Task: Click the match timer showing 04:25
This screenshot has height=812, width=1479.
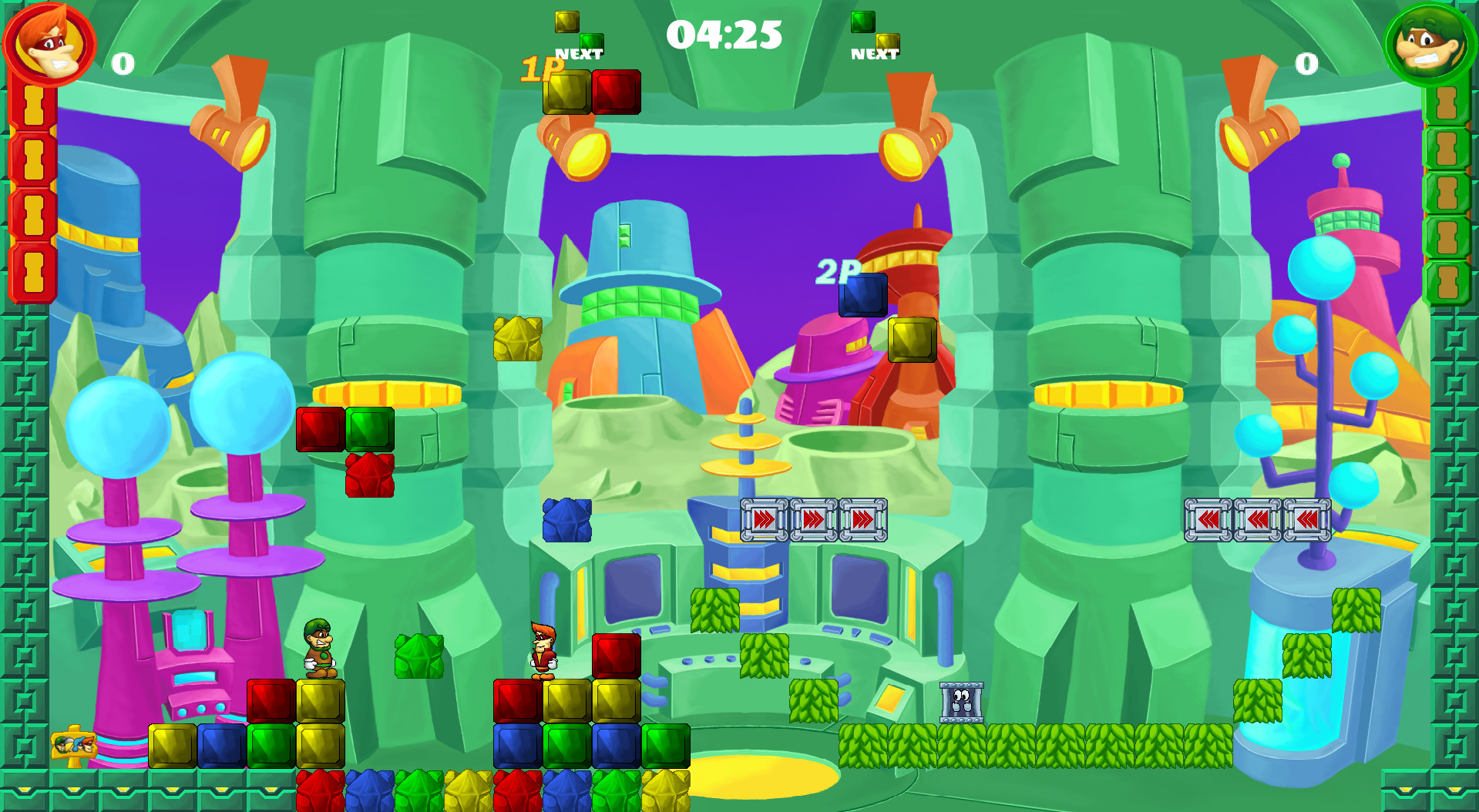Action: pos(724,34)
